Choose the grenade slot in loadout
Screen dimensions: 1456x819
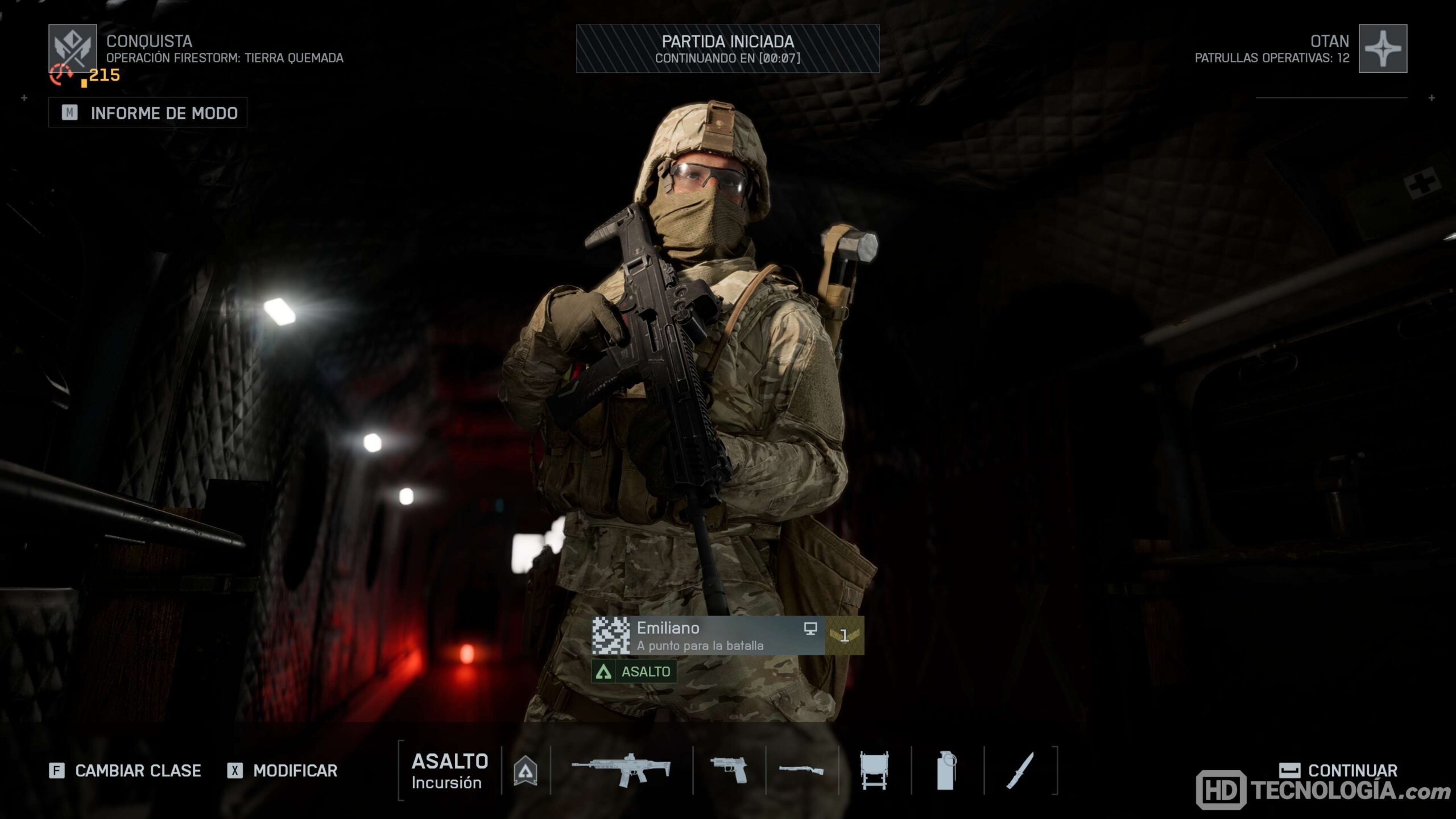pos(946,771)
